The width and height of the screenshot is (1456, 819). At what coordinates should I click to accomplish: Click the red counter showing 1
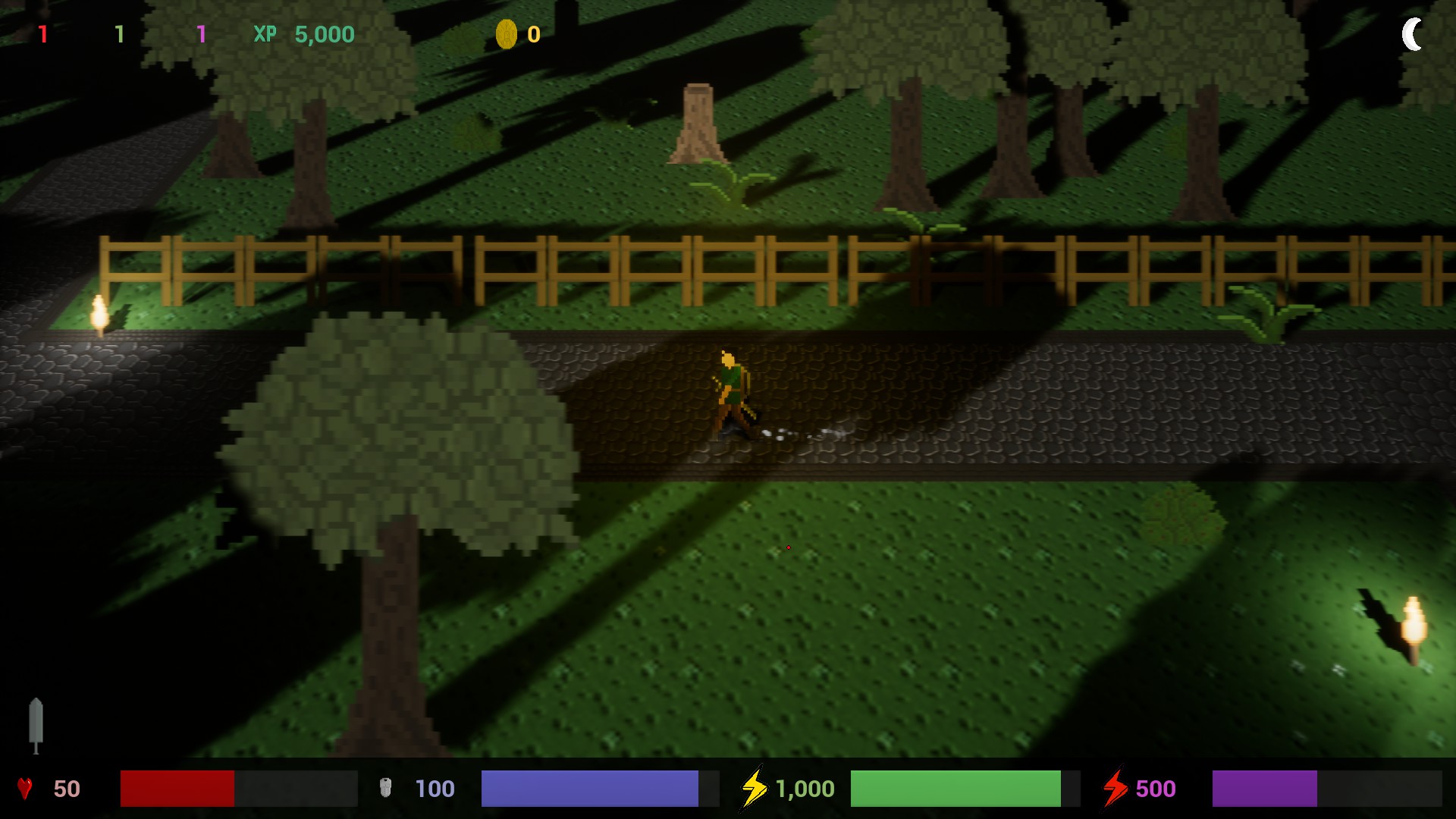coord(43,35)
